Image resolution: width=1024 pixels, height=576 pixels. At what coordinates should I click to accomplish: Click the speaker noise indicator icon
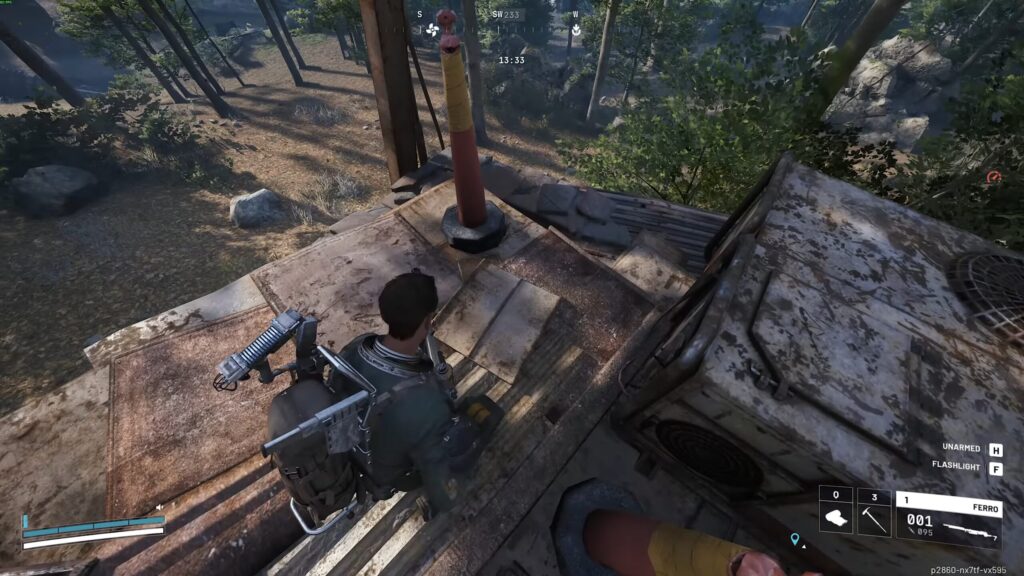click(159, 507)
